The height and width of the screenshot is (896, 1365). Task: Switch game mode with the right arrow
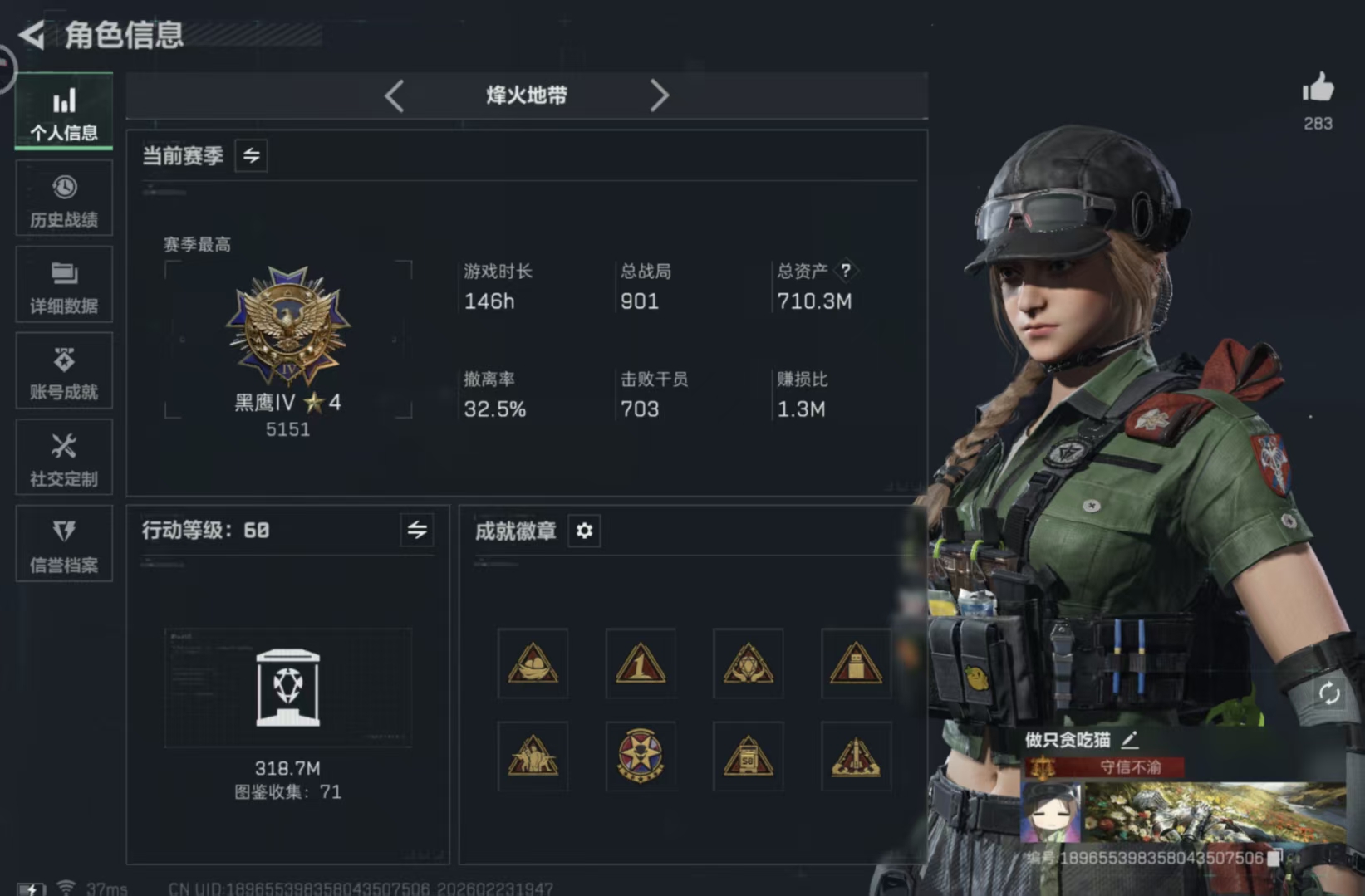click(x=660, y=95)
